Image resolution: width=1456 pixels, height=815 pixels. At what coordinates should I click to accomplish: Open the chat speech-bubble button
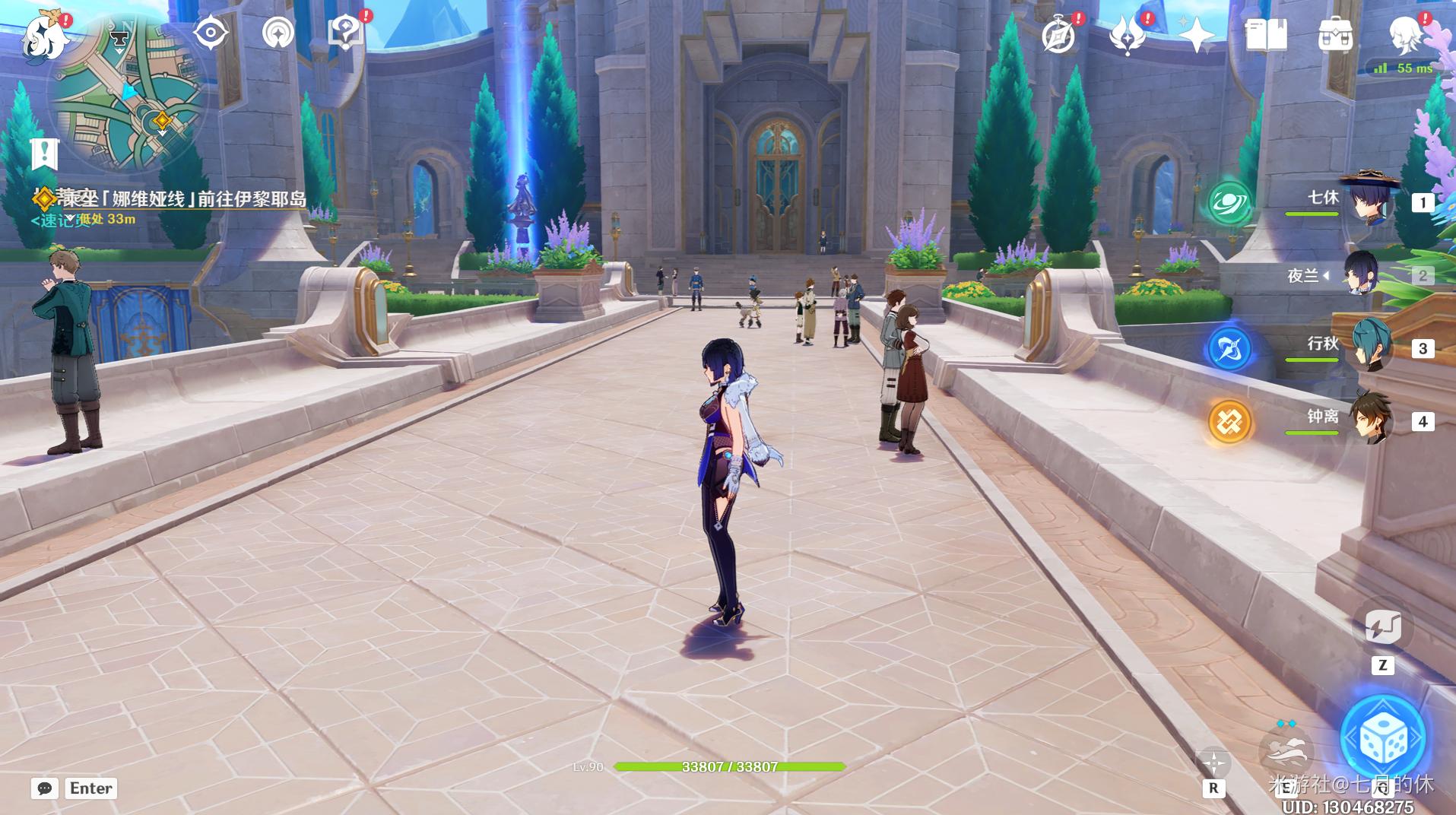45,788
